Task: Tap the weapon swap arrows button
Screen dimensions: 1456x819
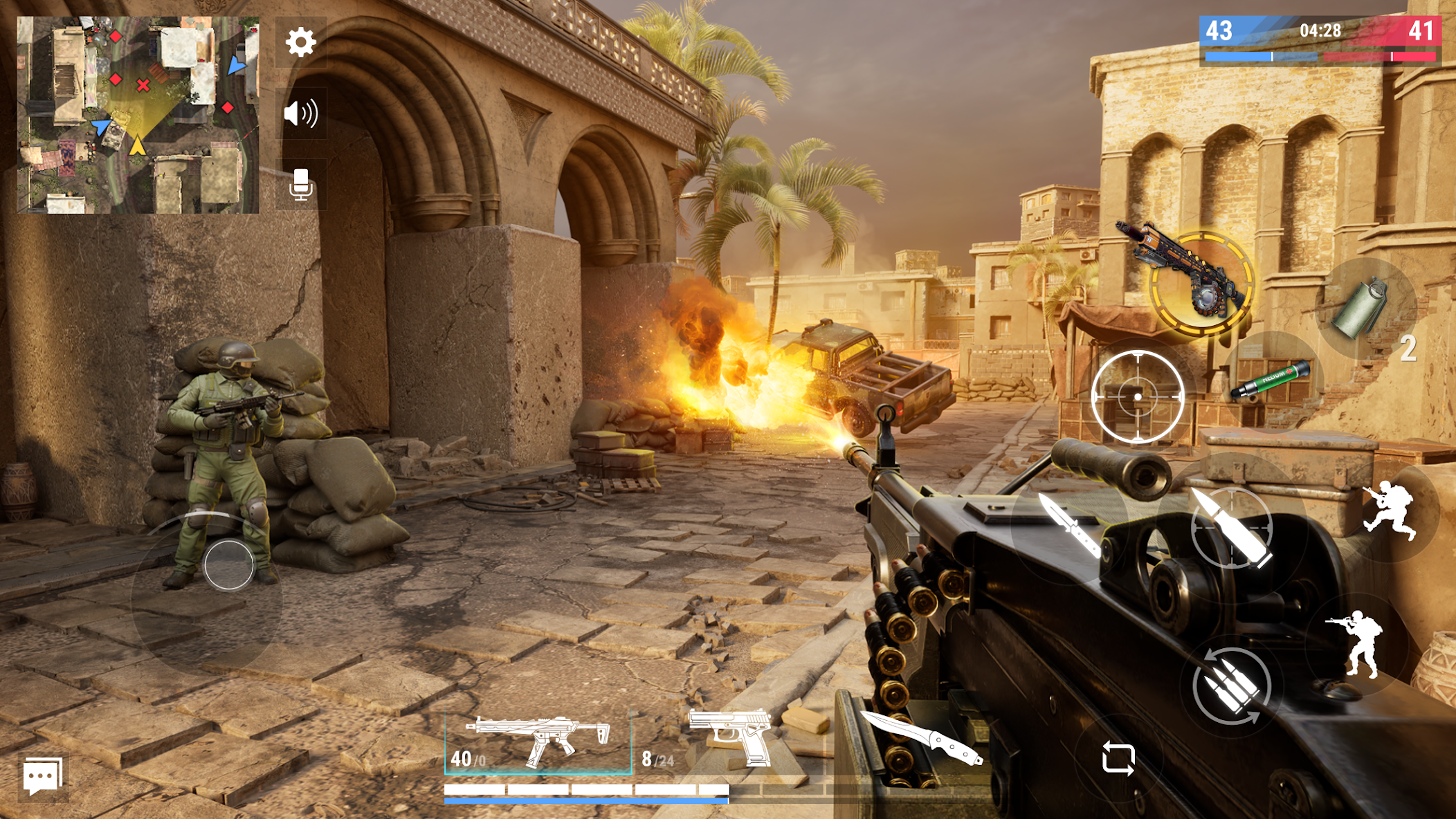Action: (1118, 759)
